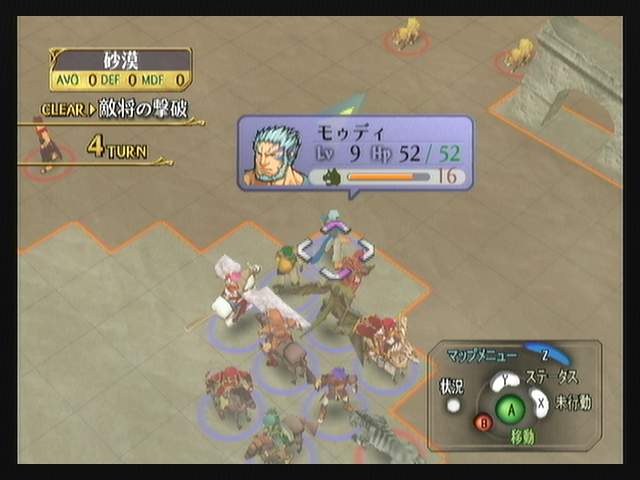This screenshot has height=480, width=640.
Task: Open the 敵将の撃破 clear objective tracker
Action: [116, 109]
